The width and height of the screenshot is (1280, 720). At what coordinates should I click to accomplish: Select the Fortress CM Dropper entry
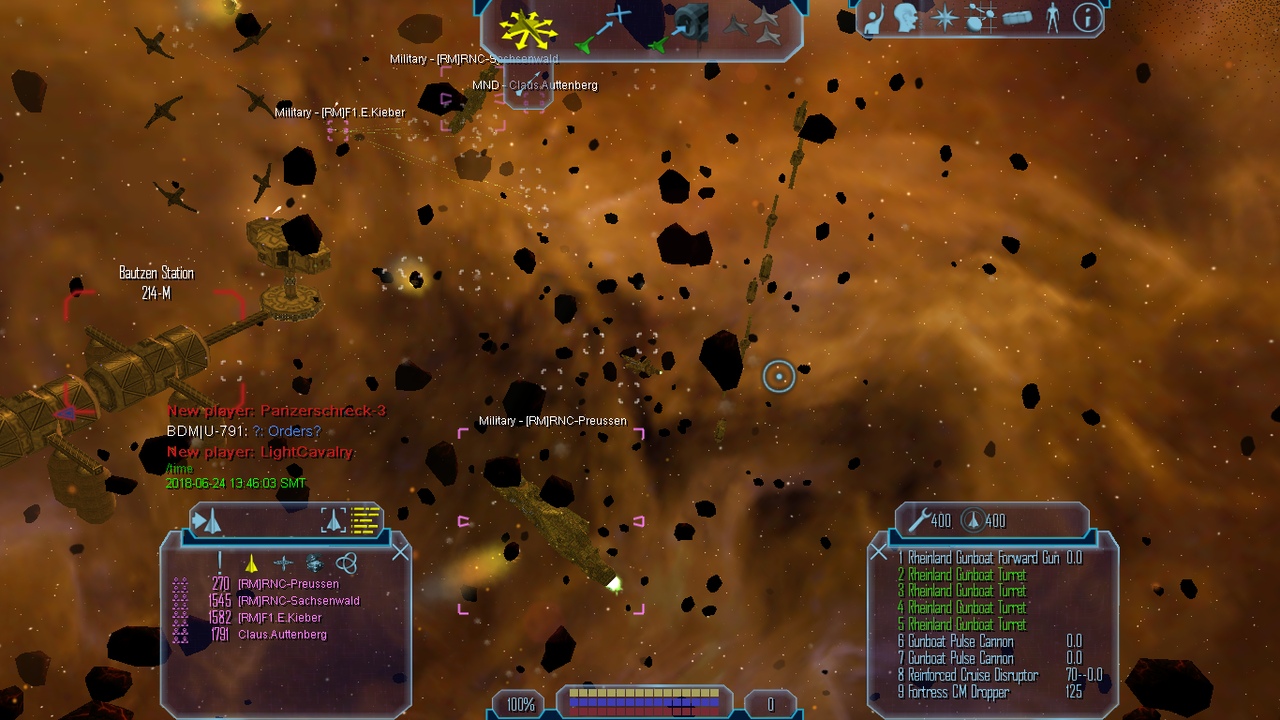tap(958, 692)
